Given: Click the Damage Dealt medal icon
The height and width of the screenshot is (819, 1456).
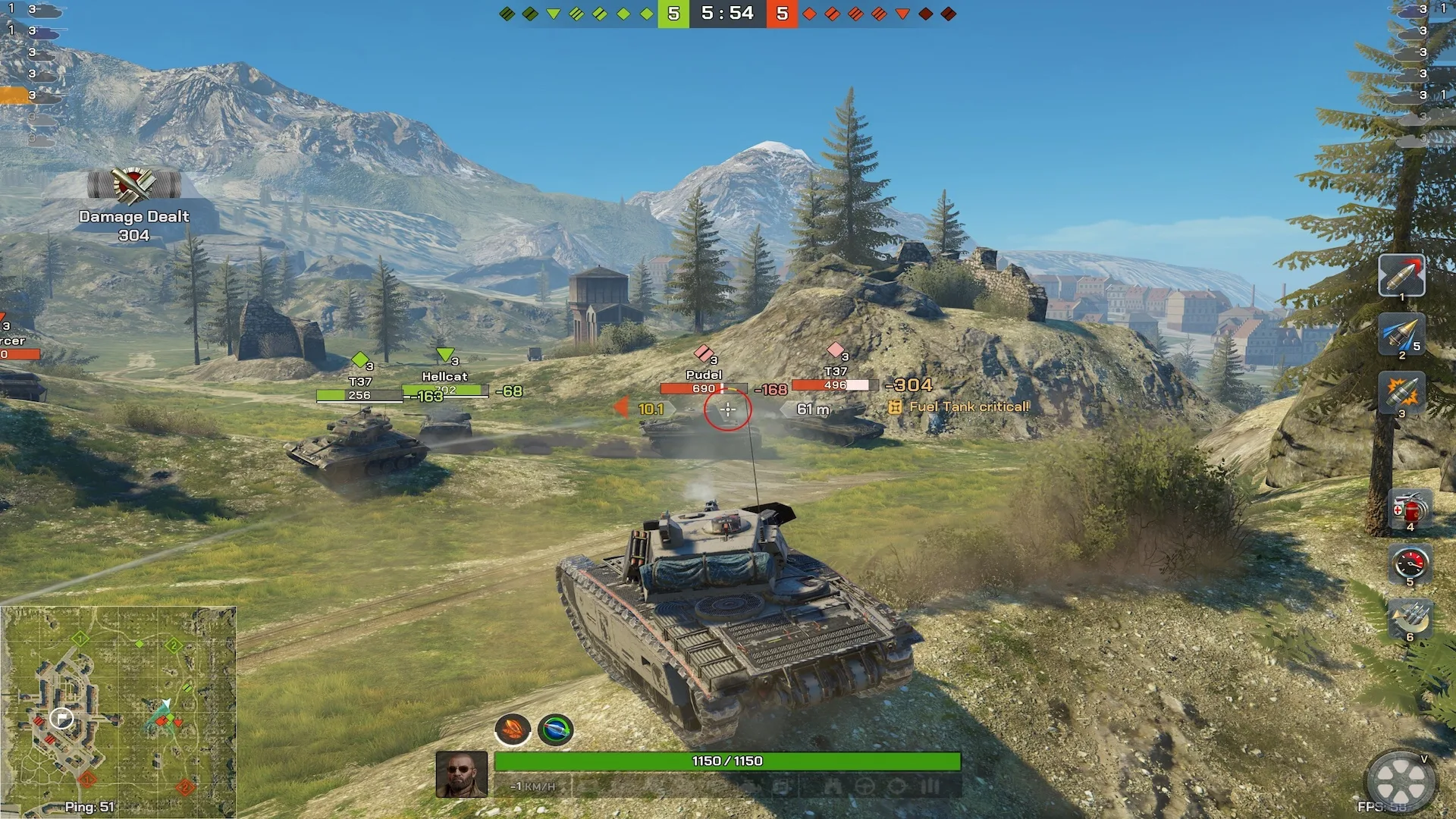Looking at the screenshot, I should [x=133, y=184].
